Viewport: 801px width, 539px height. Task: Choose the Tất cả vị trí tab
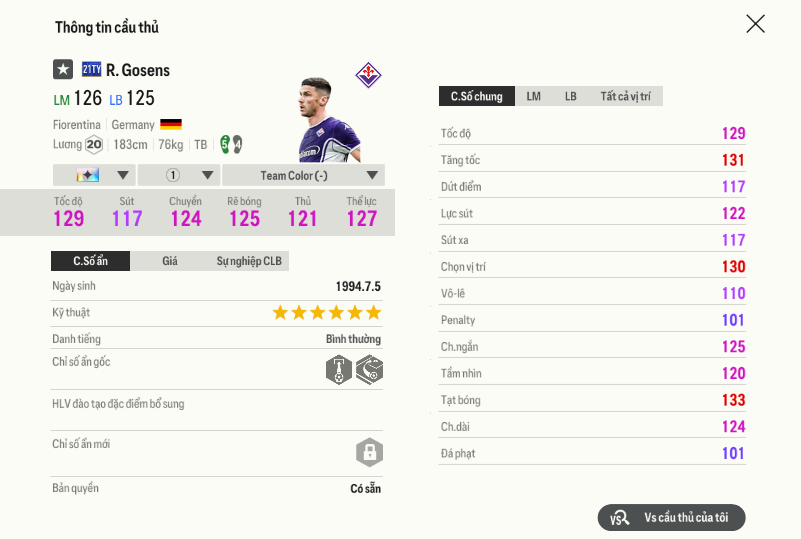click(625, 96)
